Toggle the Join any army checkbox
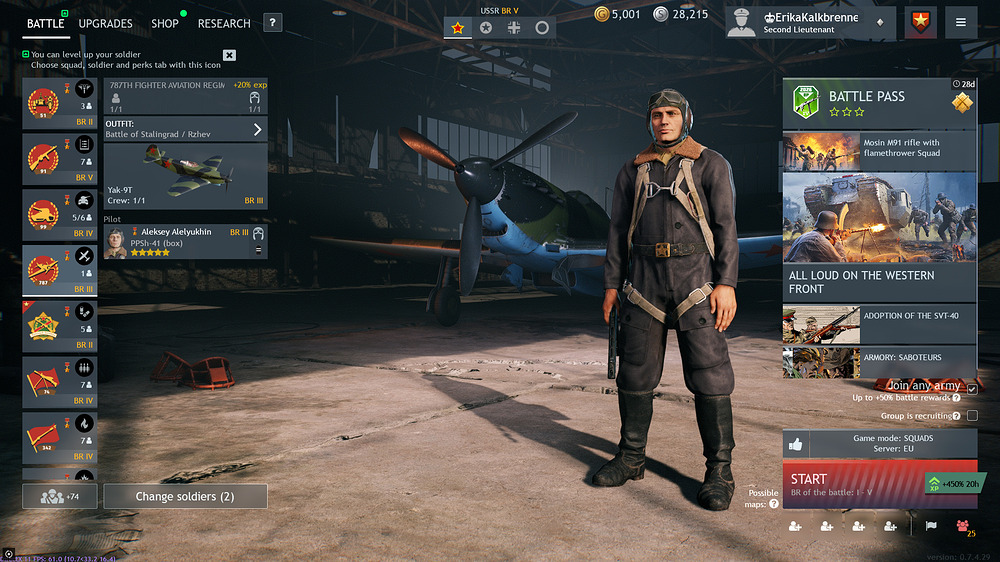 [x=972, y=388]
